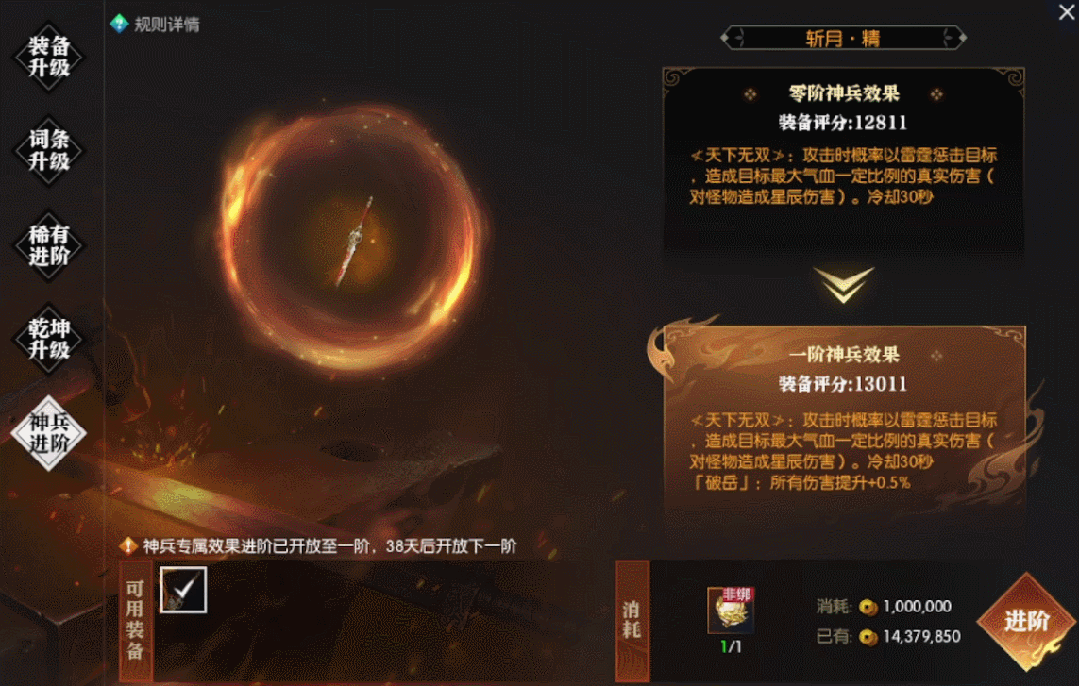Go to the 乾坤升级 tab
The image size is (1079, 686).
pos(48,338)
